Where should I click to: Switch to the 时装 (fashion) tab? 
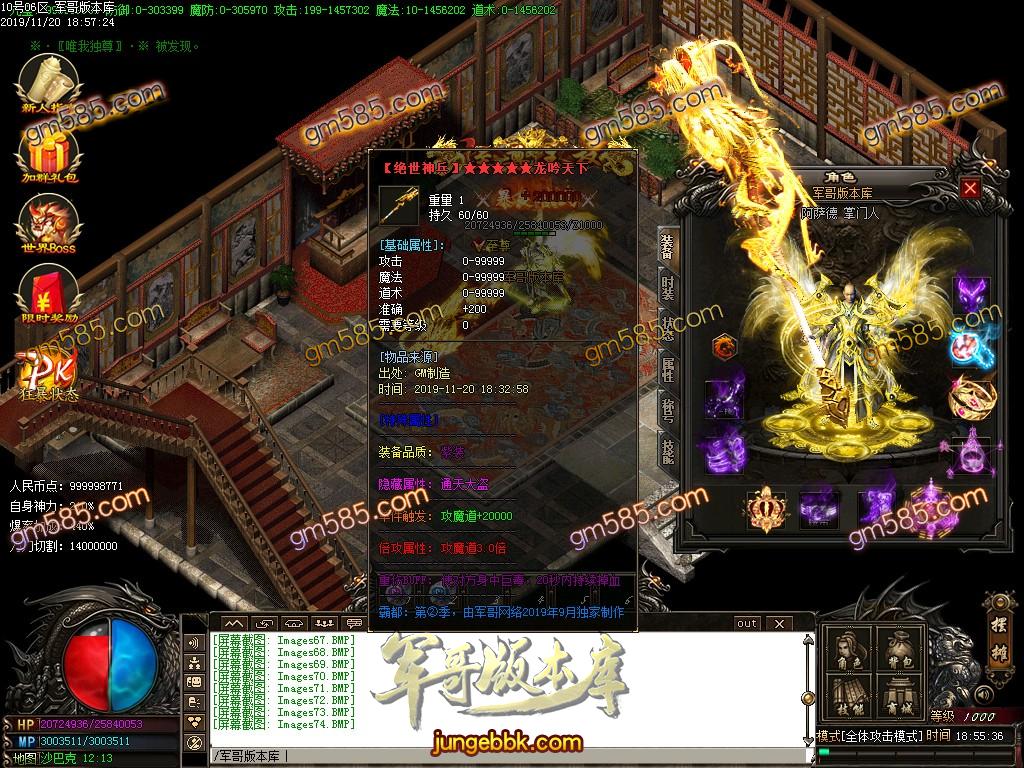[667, 286]
